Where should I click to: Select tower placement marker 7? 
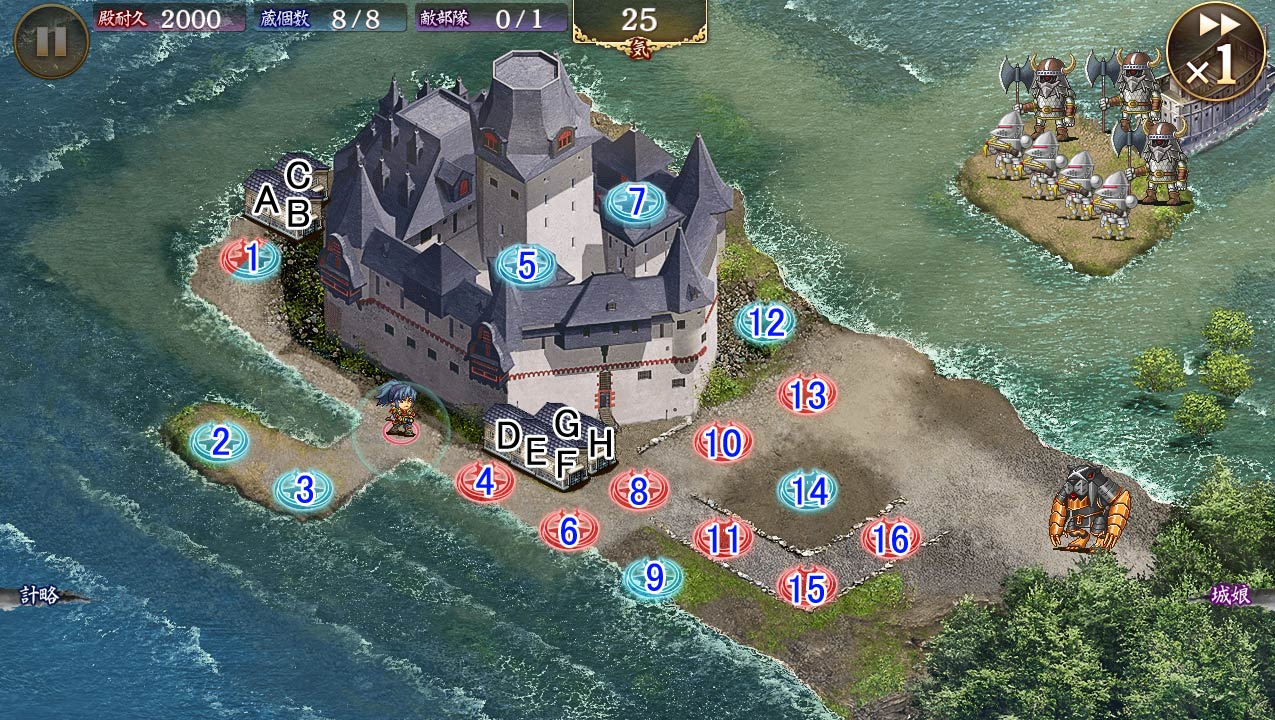[635, 203]
